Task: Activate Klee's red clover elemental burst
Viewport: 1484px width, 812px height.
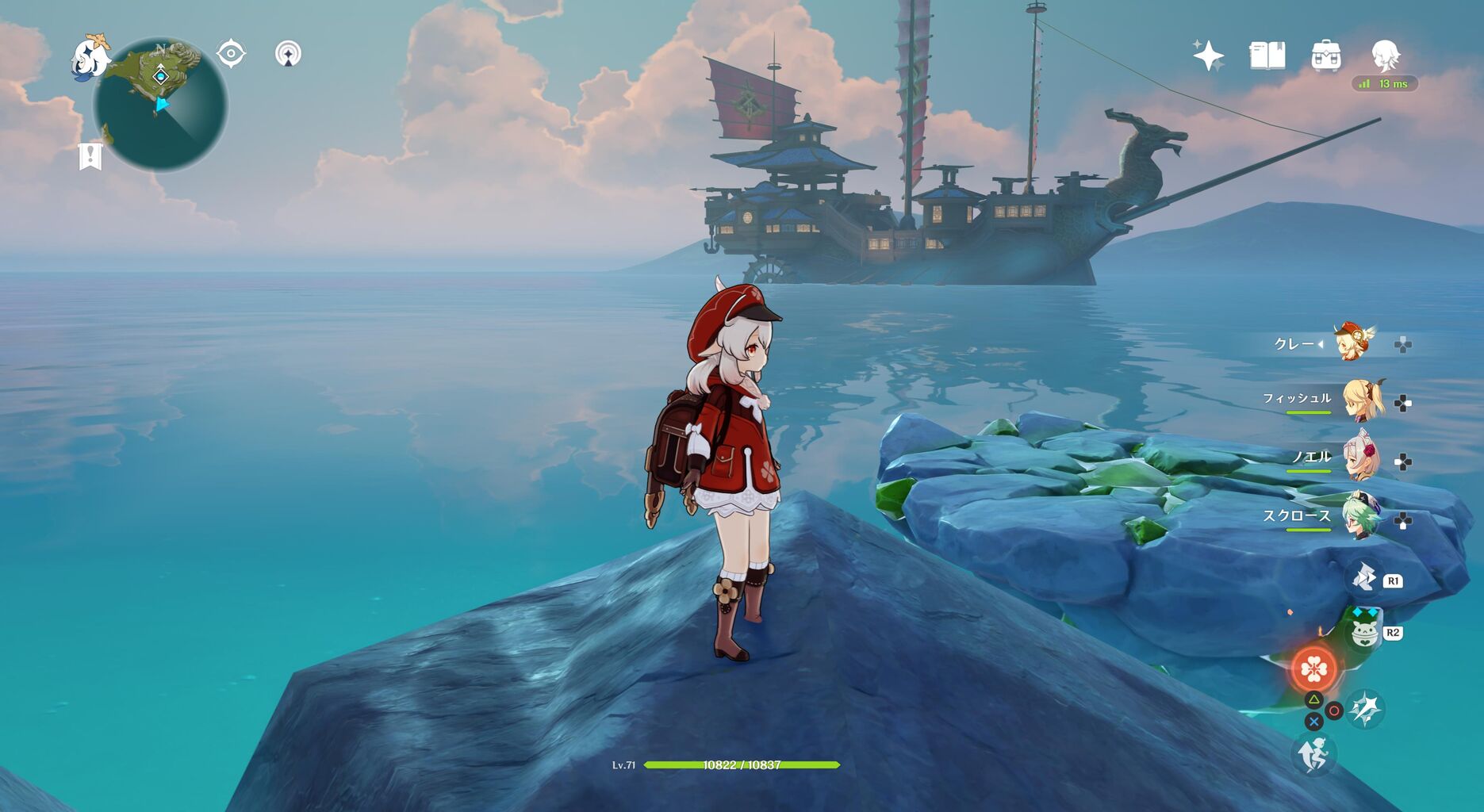Action: (x=1313, y=670)
